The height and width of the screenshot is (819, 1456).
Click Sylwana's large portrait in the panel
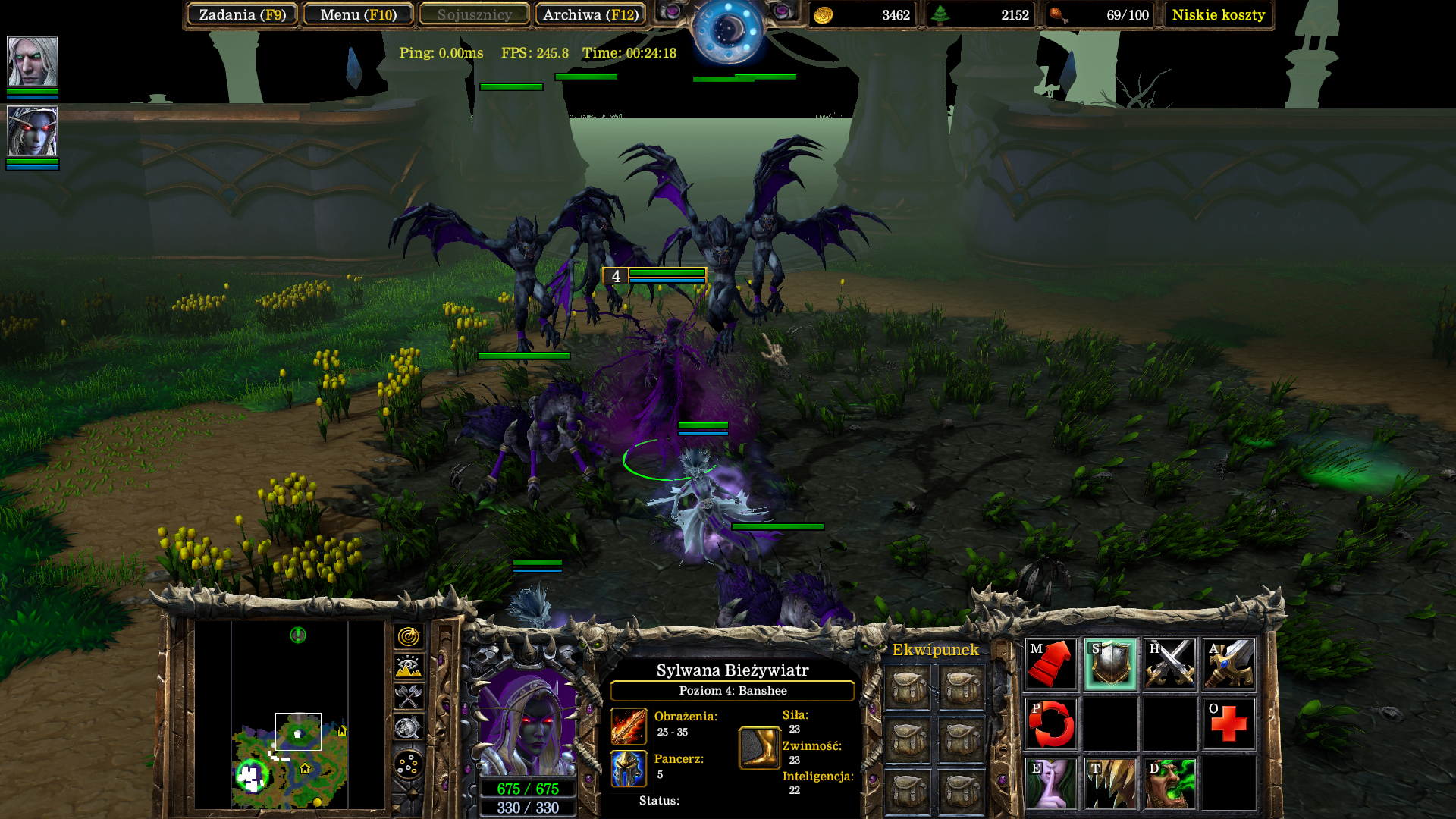(x=528, y=720)
